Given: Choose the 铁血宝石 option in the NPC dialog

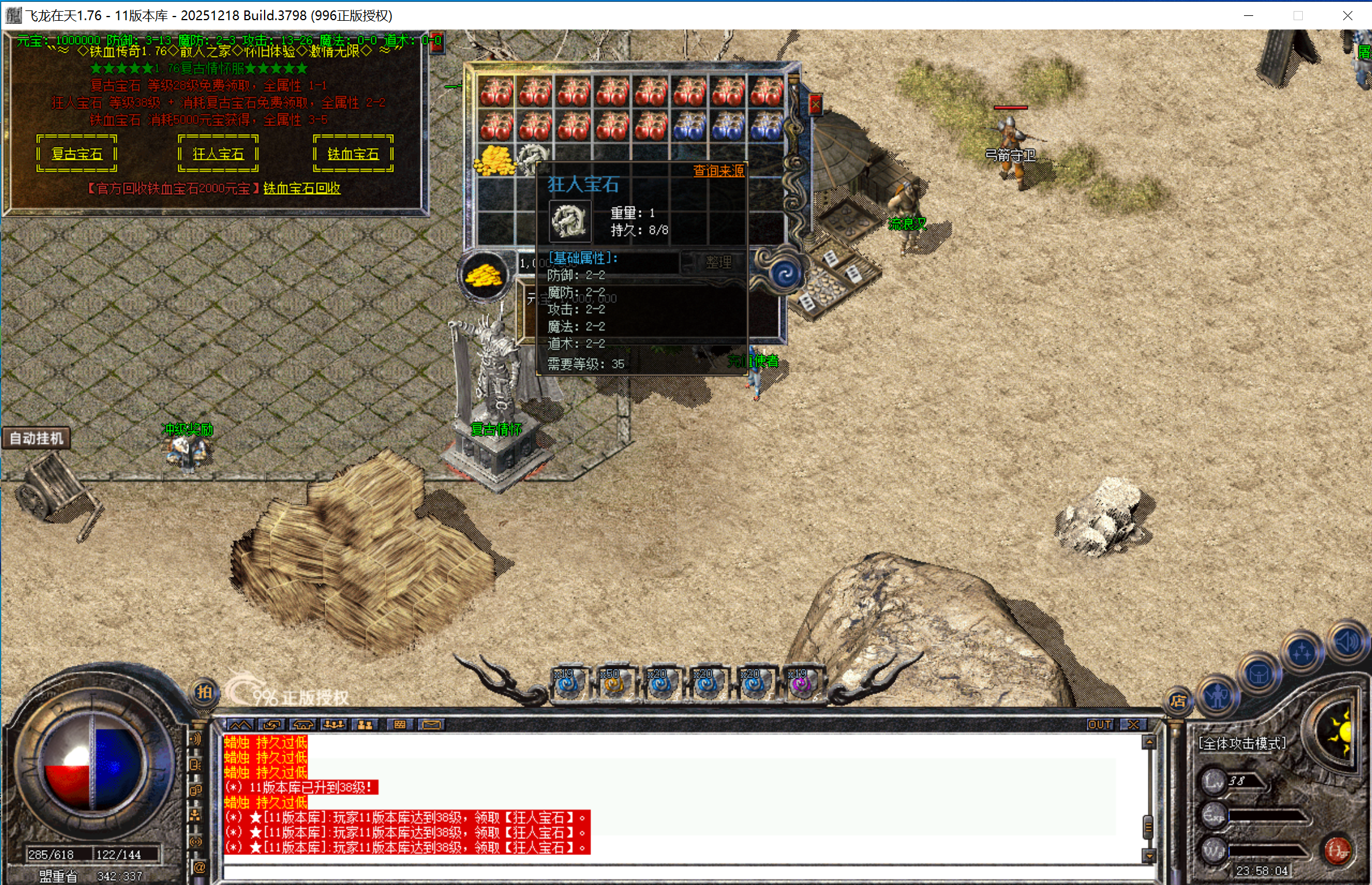Looking at the screenshot, I should 353,154.
